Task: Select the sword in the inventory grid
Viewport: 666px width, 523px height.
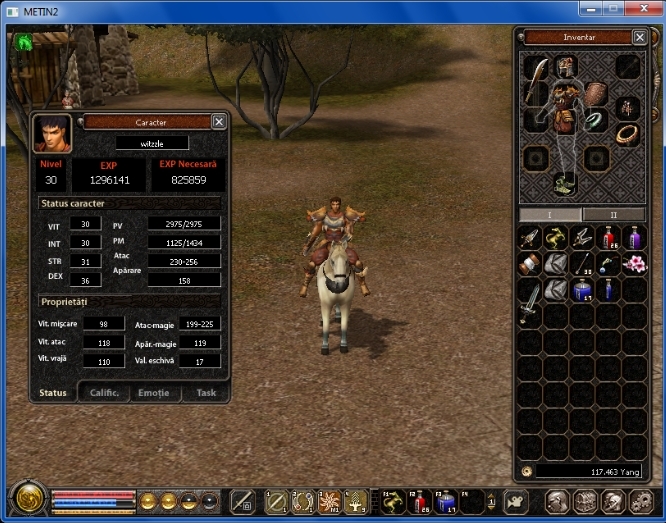Action: click(531, 298)
